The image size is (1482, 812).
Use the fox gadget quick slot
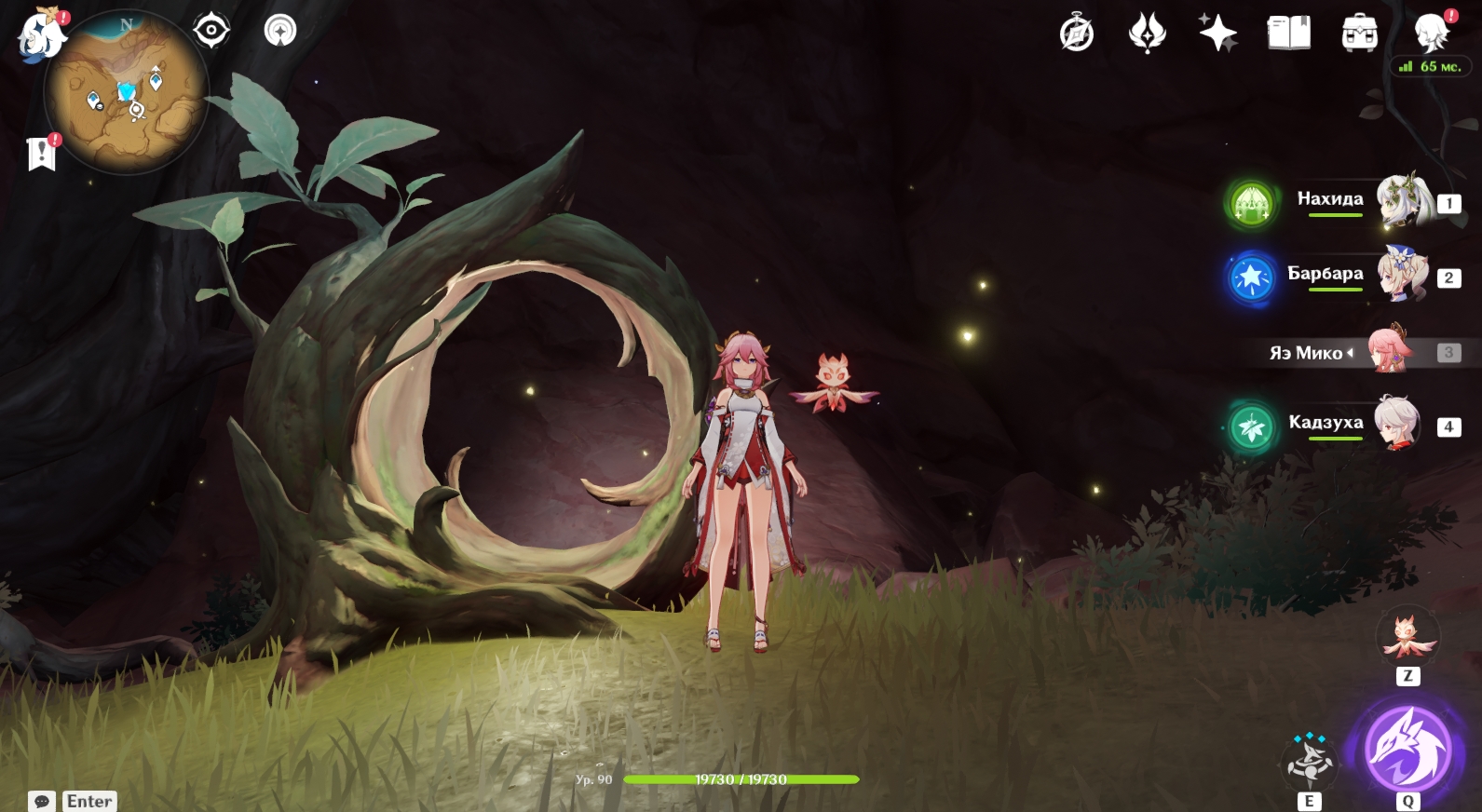(x=1407, y=637)
